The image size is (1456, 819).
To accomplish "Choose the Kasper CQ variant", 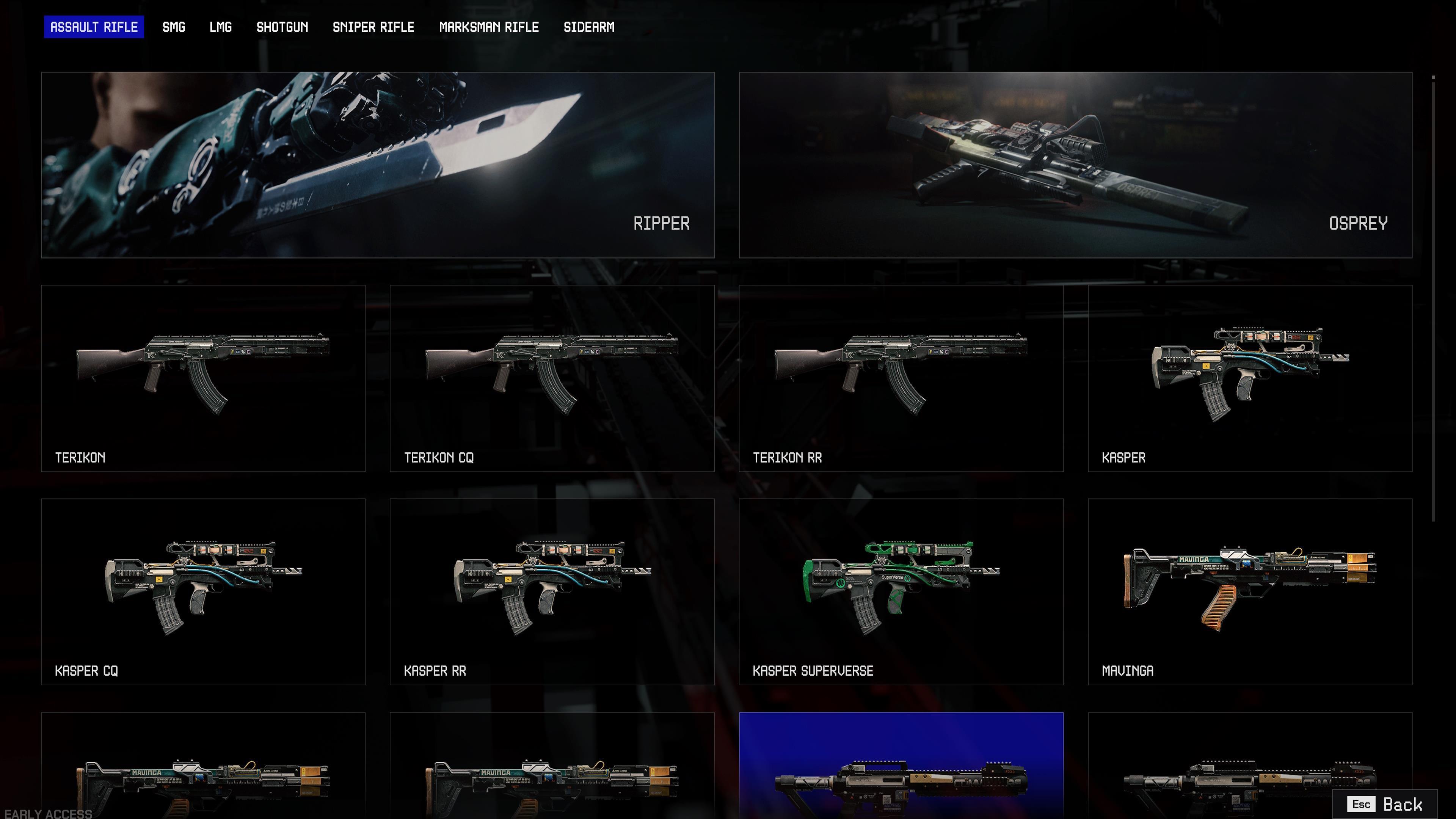I will [203, 591].
